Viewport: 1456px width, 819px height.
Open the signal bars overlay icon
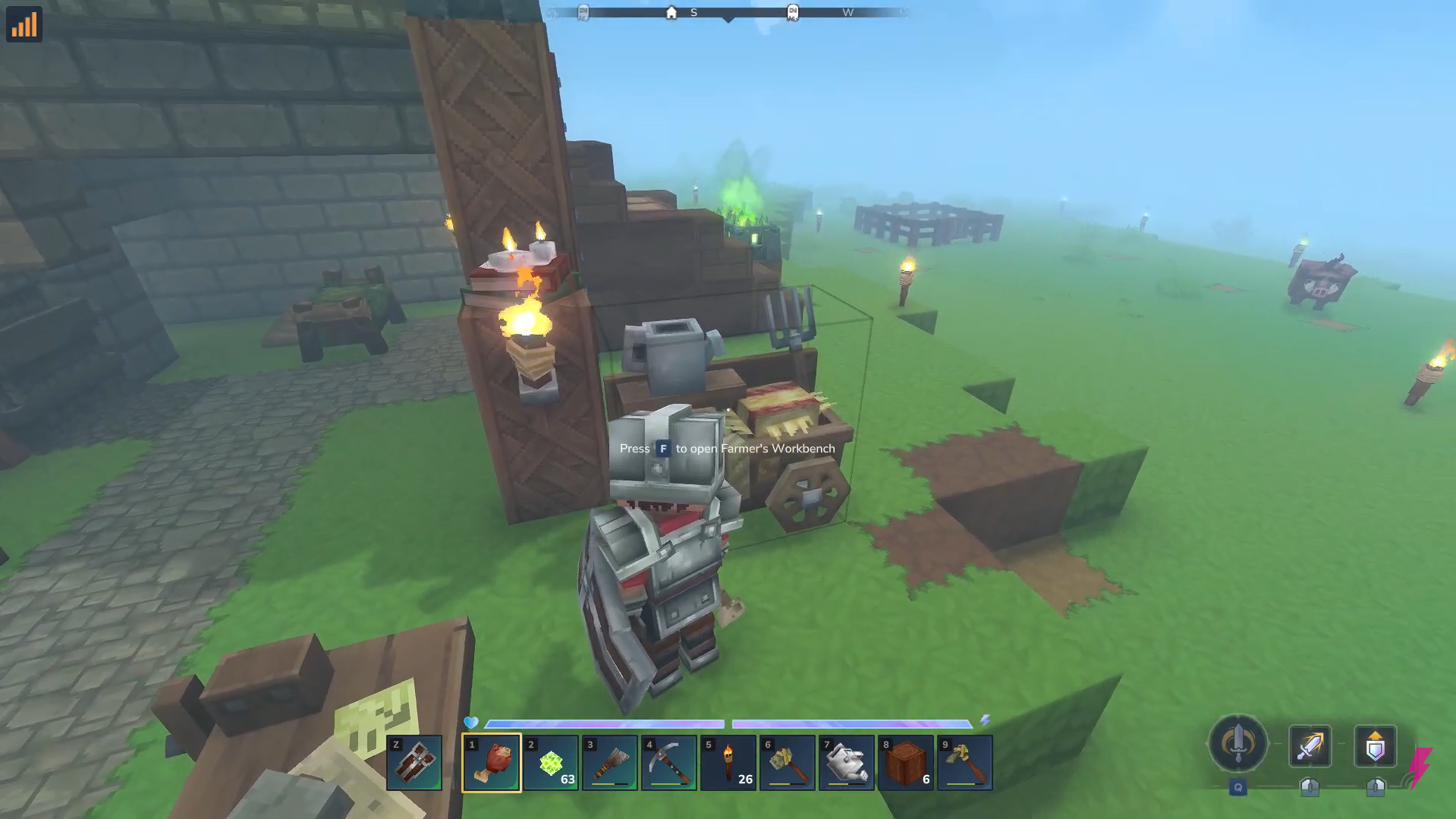tap(24, 24)
